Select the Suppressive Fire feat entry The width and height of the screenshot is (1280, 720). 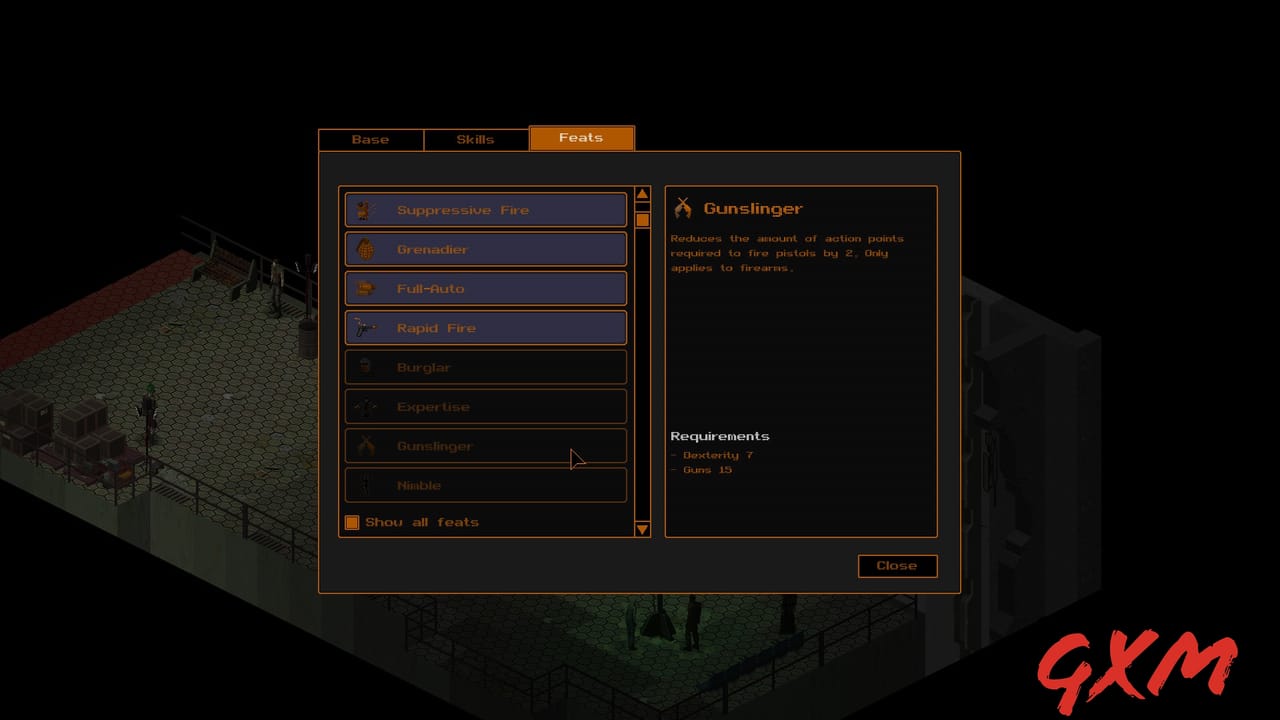[485, 210]
